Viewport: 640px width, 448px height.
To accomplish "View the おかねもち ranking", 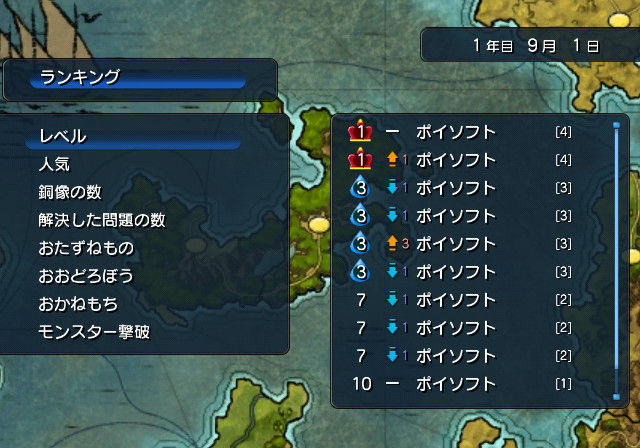I will tap(79, 303).
